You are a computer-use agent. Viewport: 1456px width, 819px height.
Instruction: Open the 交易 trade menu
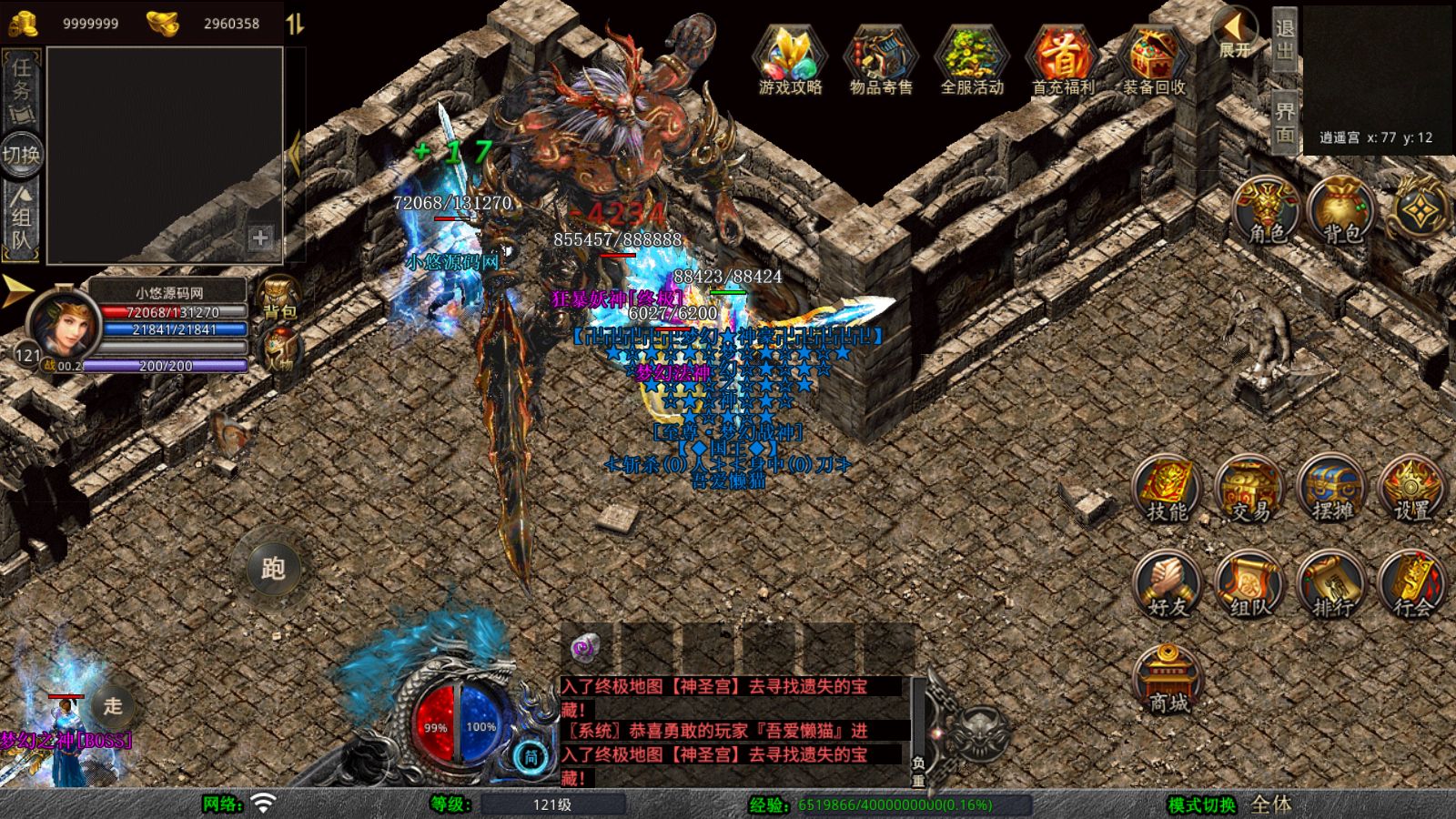pos(1249,490)
